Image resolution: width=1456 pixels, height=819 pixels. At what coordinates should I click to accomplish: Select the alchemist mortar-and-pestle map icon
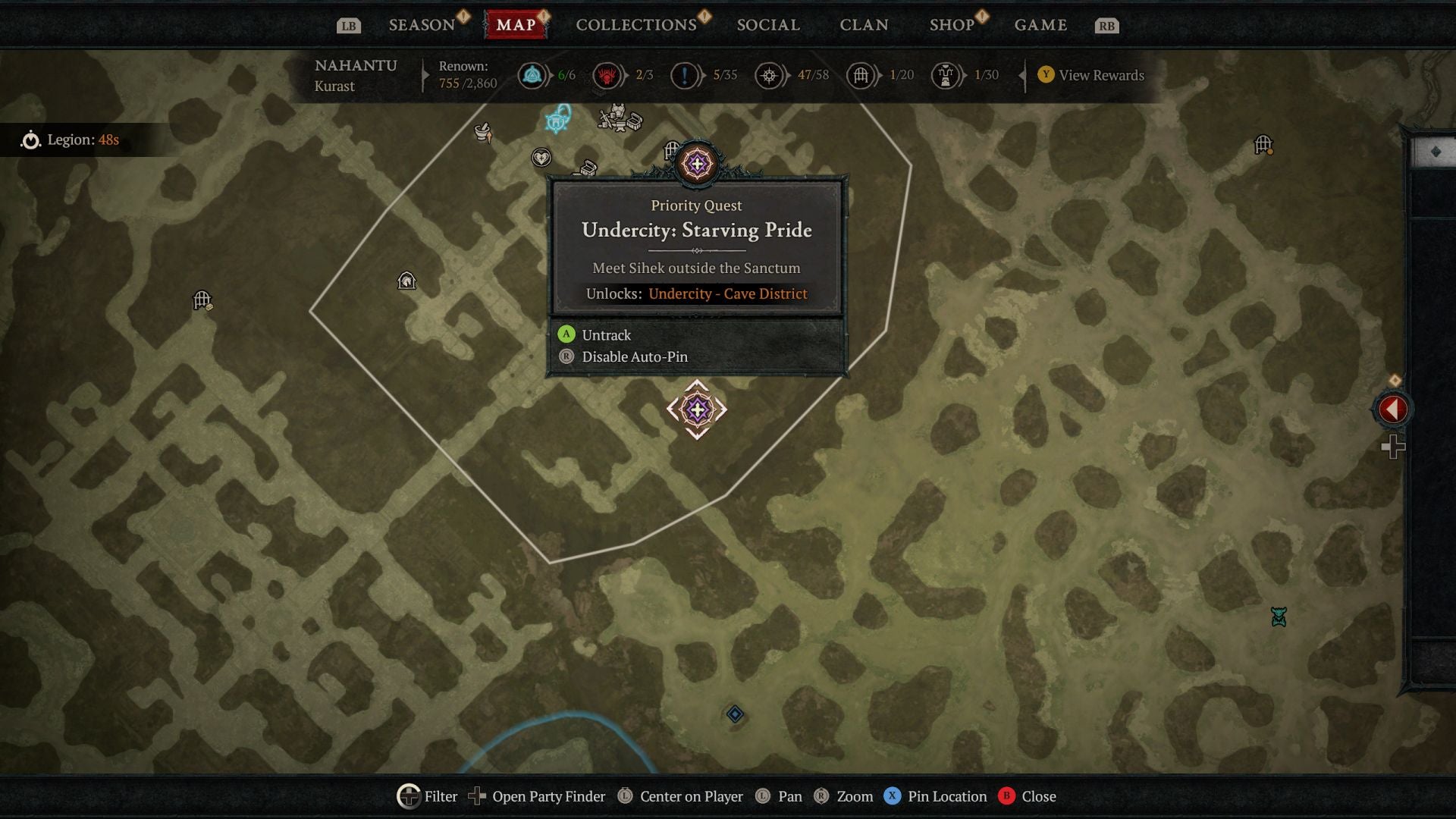pyautogui.click(x=482, y=130)
